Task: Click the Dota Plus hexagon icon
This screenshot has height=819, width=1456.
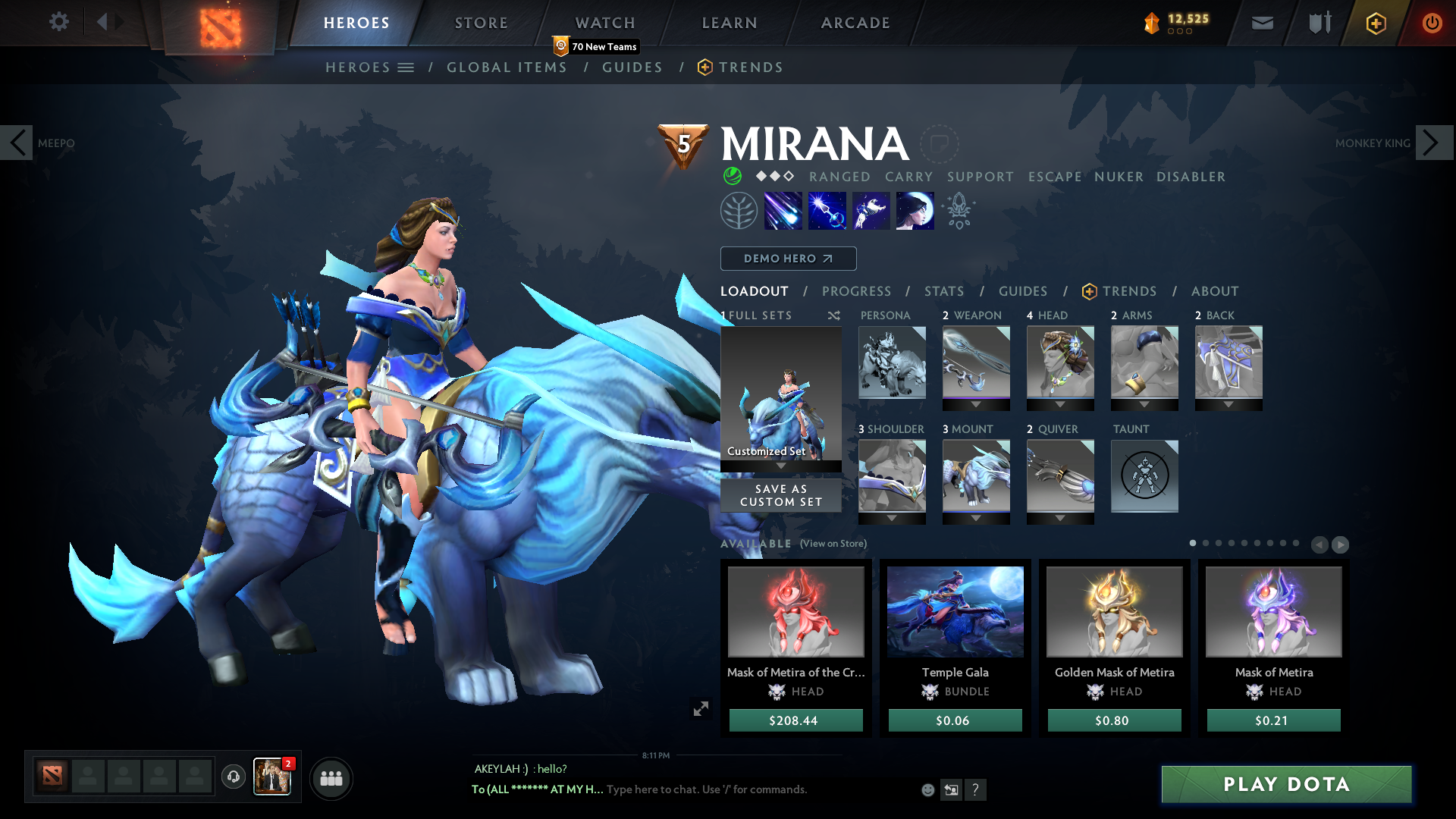Action: click(1375, 23)
